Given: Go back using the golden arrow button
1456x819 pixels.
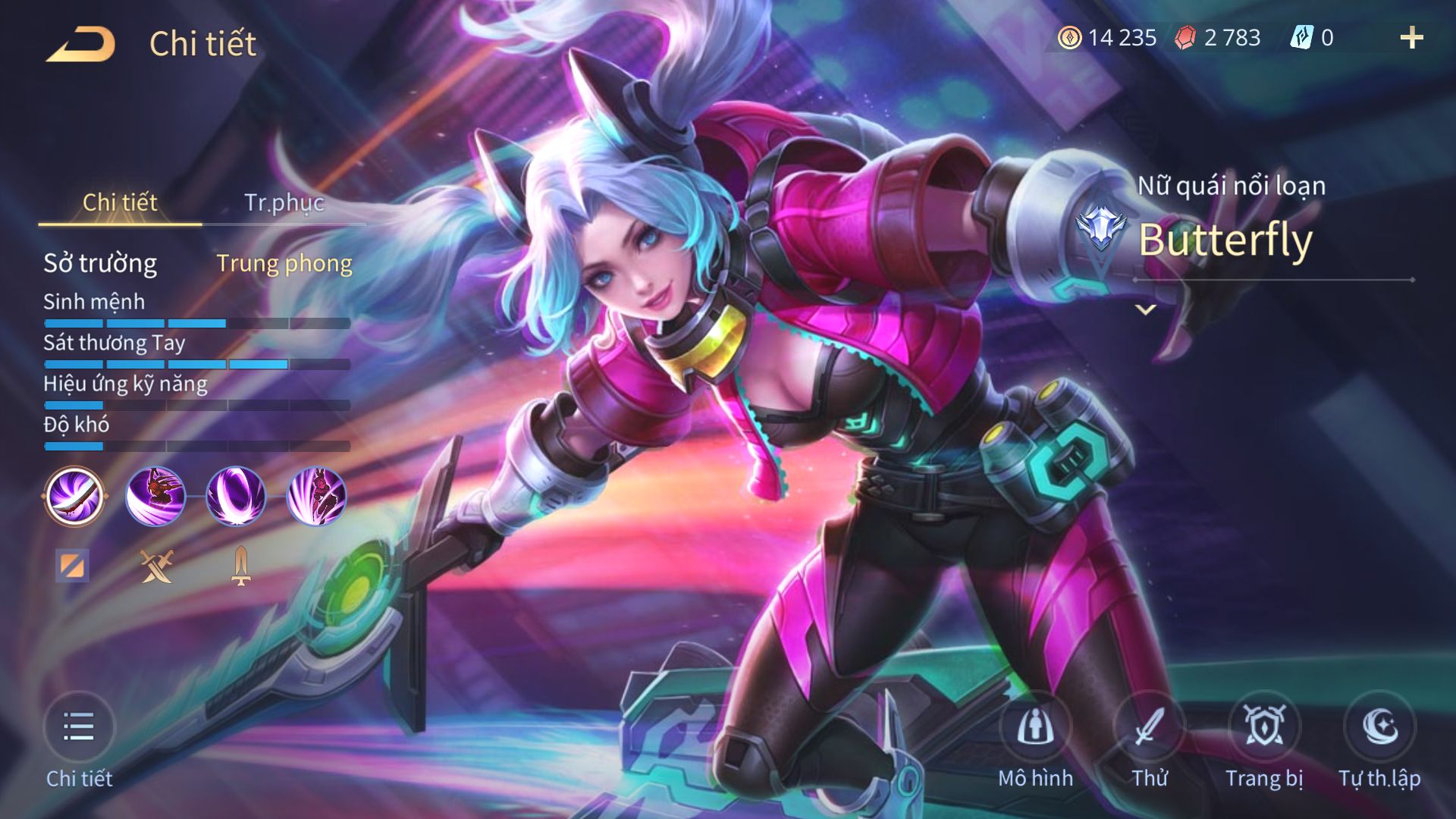Looking at the screenshot, I should point(80,44).
